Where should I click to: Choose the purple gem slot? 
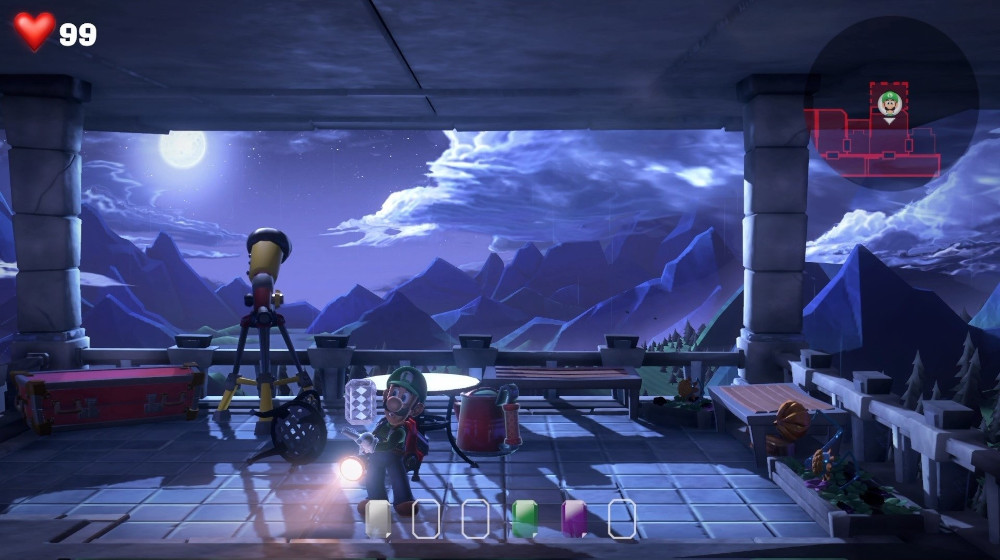tap(574, 518)
